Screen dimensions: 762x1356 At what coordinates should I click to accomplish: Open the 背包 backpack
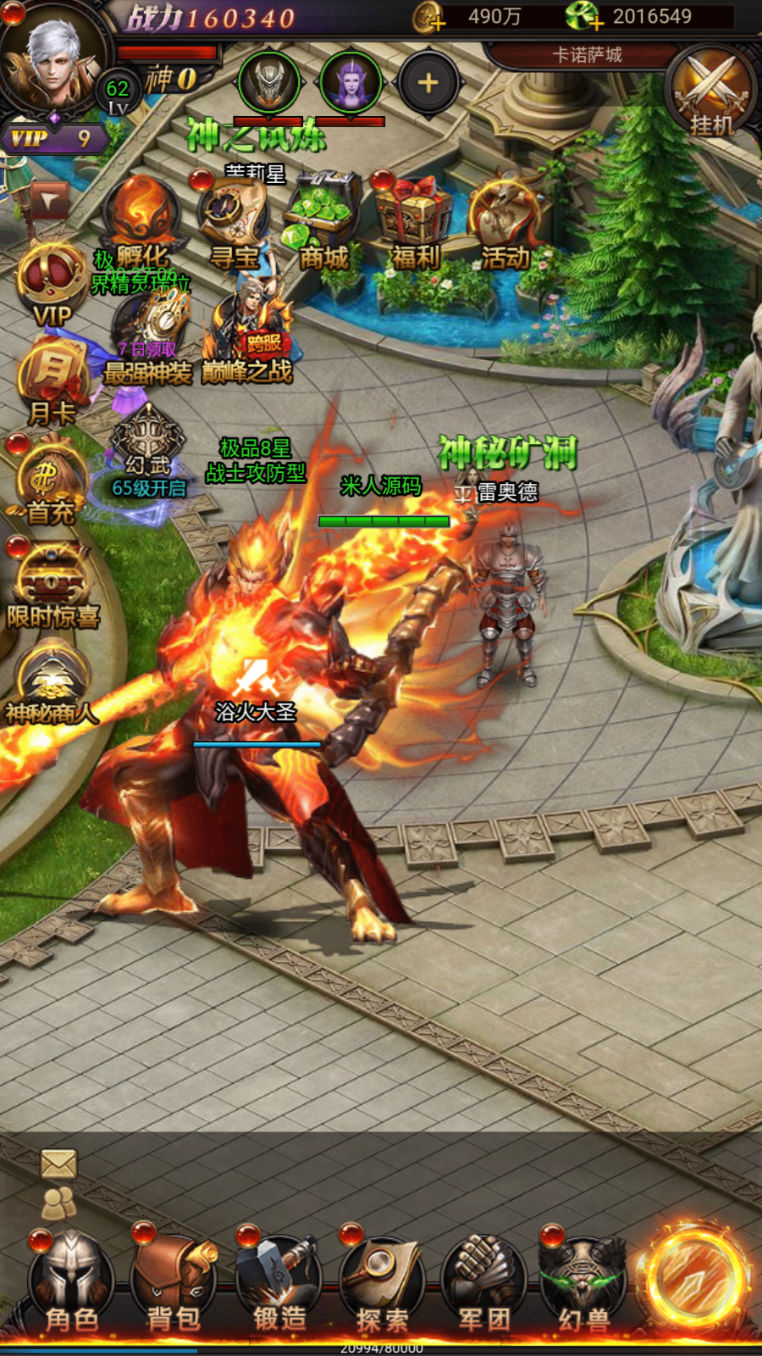point(174,1283)
